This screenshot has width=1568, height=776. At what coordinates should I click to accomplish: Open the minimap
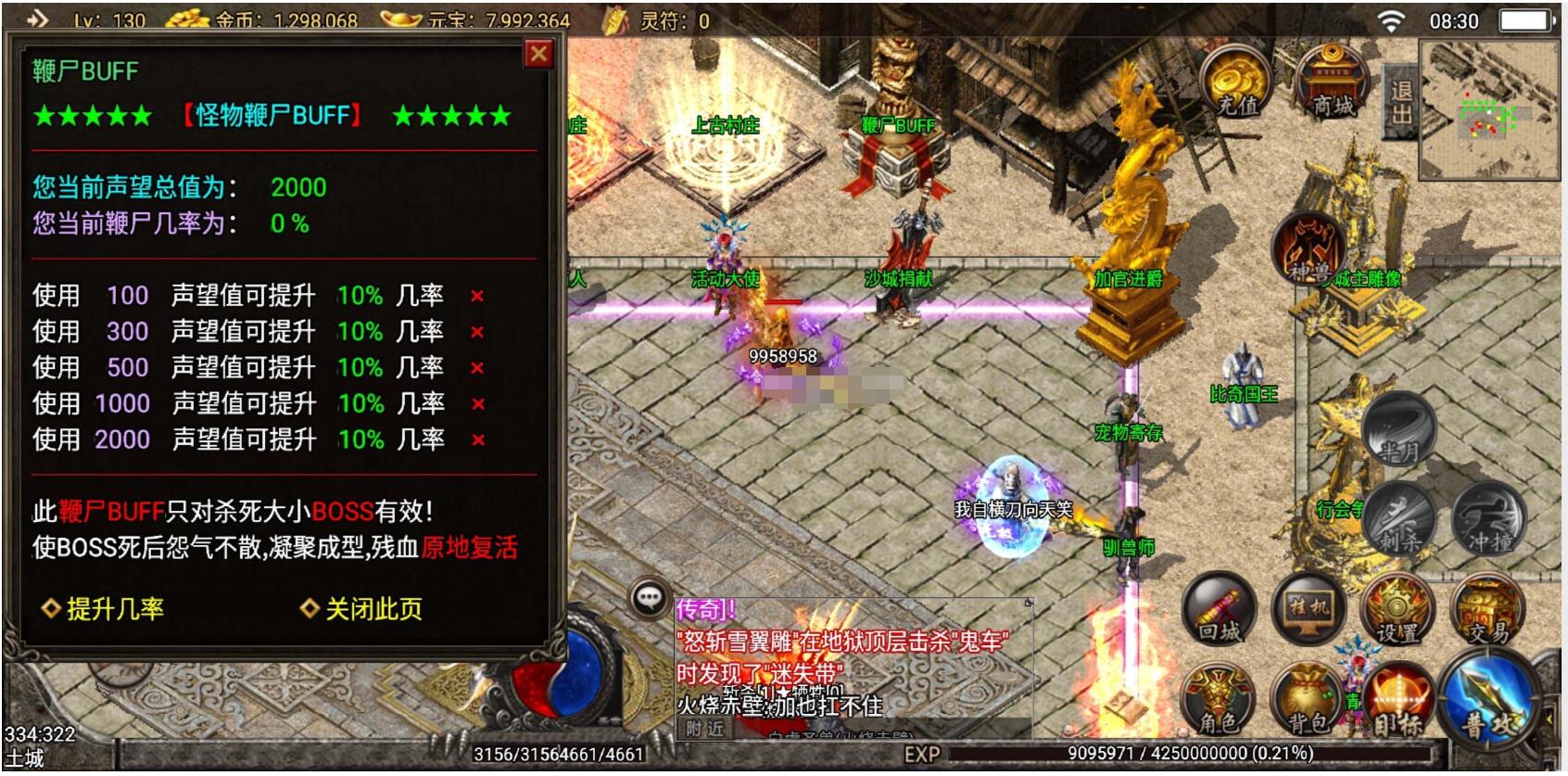click(1490, 111)
